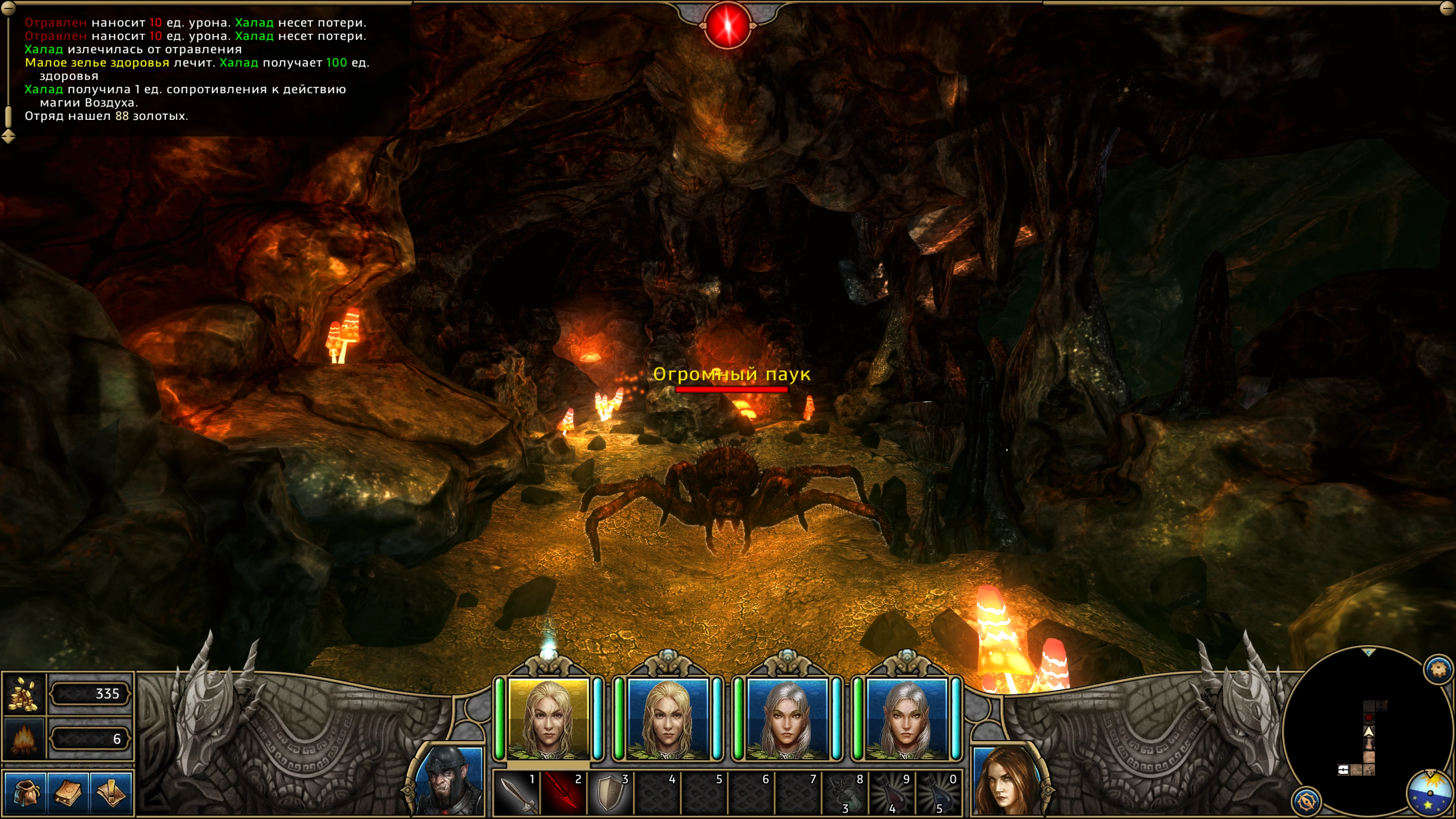Select the second blonde elf portrait
Screen dimensions: 1456x819
(x=668, y=719)
